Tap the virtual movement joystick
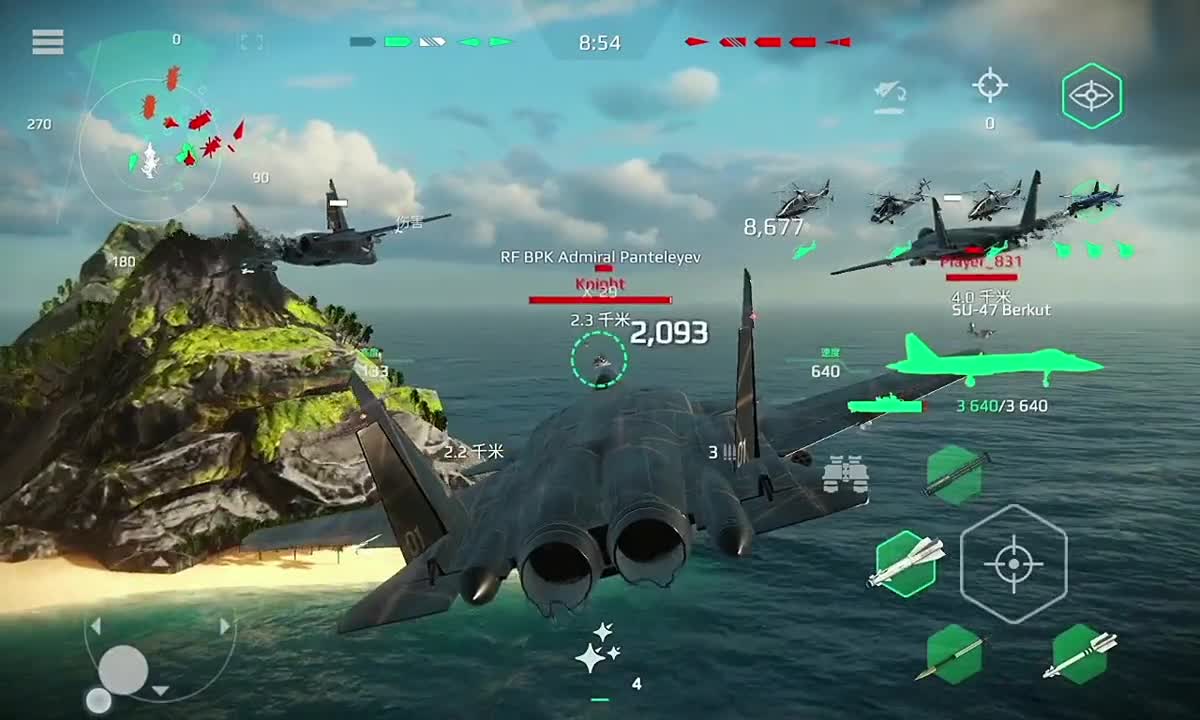This screenshot has height=720, width=1200. coord(123,669)
